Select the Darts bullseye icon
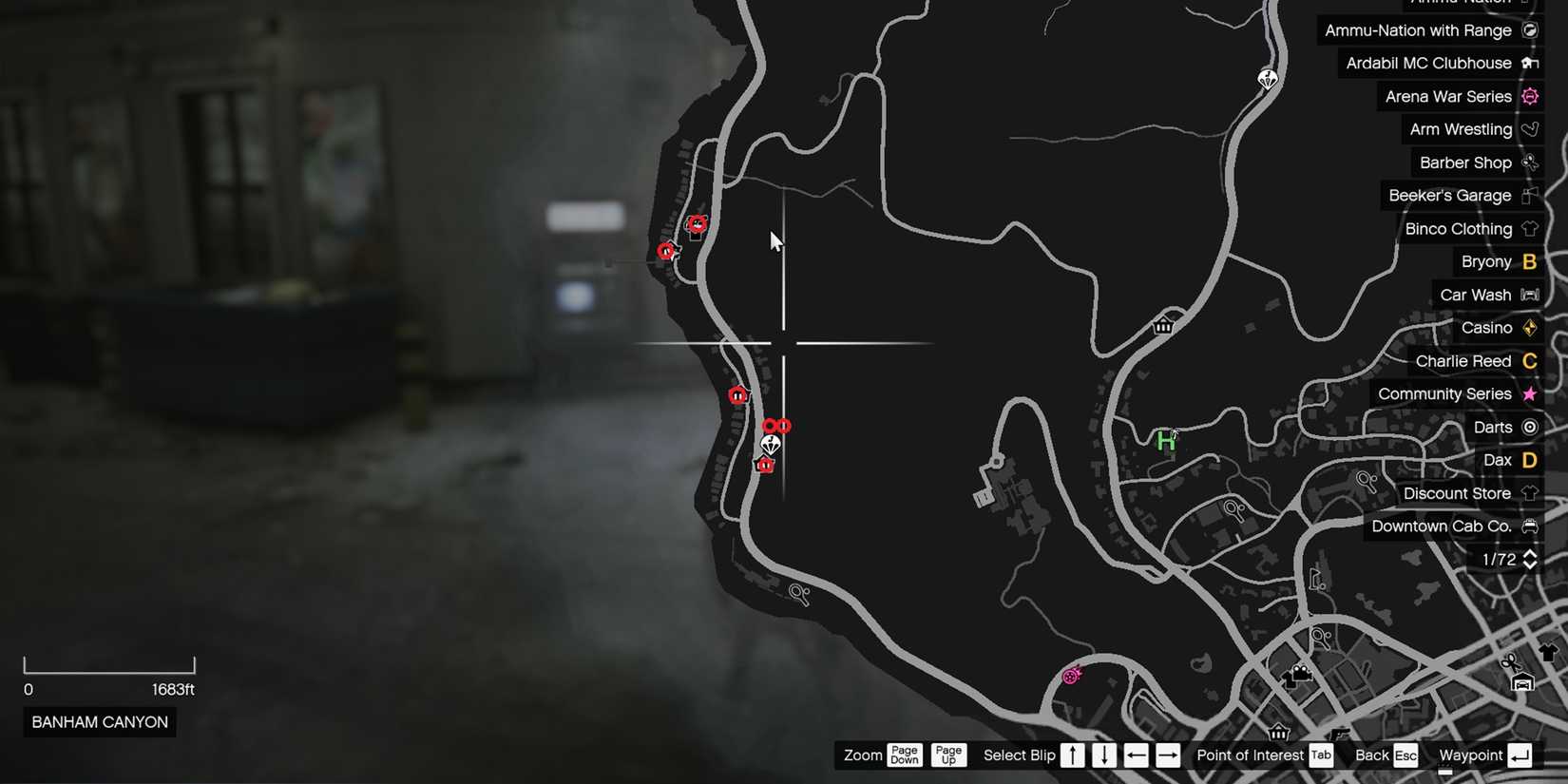1568x784 pixels. tap(1530, 427)
